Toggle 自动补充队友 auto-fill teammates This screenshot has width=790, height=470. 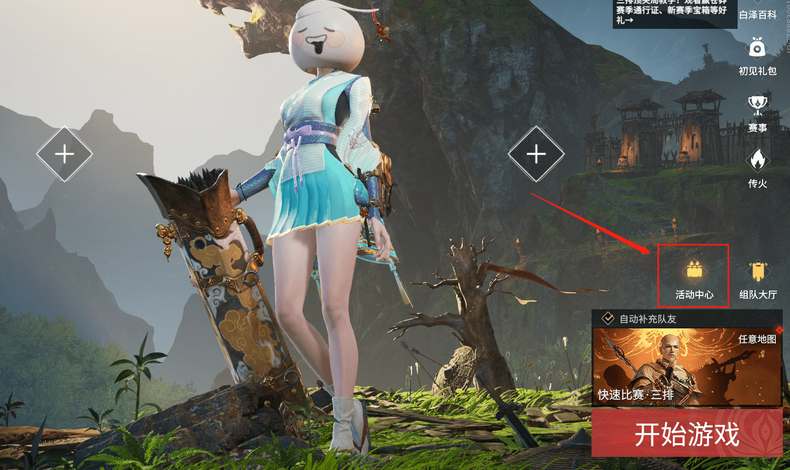608,319
